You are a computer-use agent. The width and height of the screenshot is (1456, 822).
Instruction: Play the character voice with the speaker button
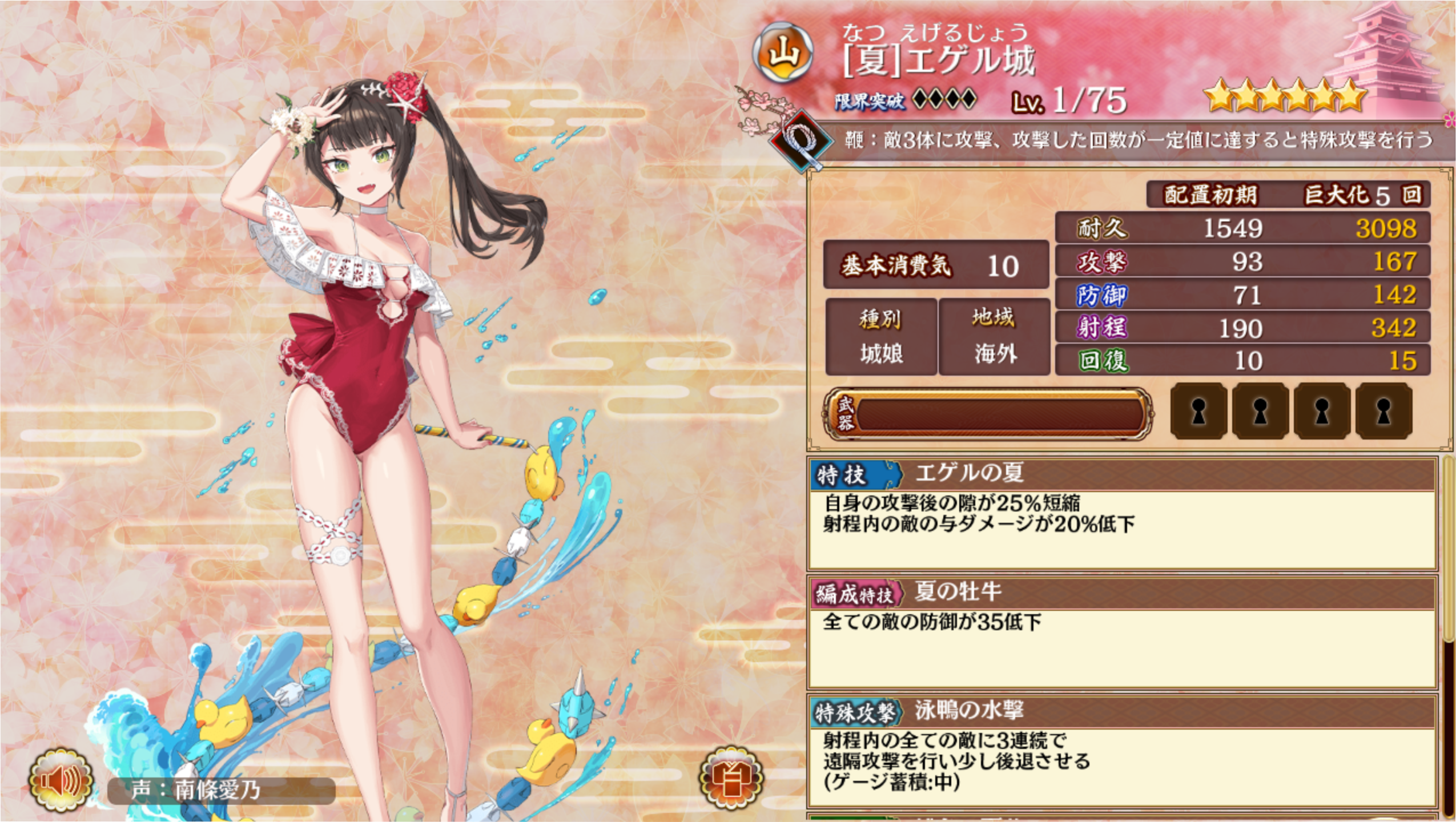click(61, 781)
